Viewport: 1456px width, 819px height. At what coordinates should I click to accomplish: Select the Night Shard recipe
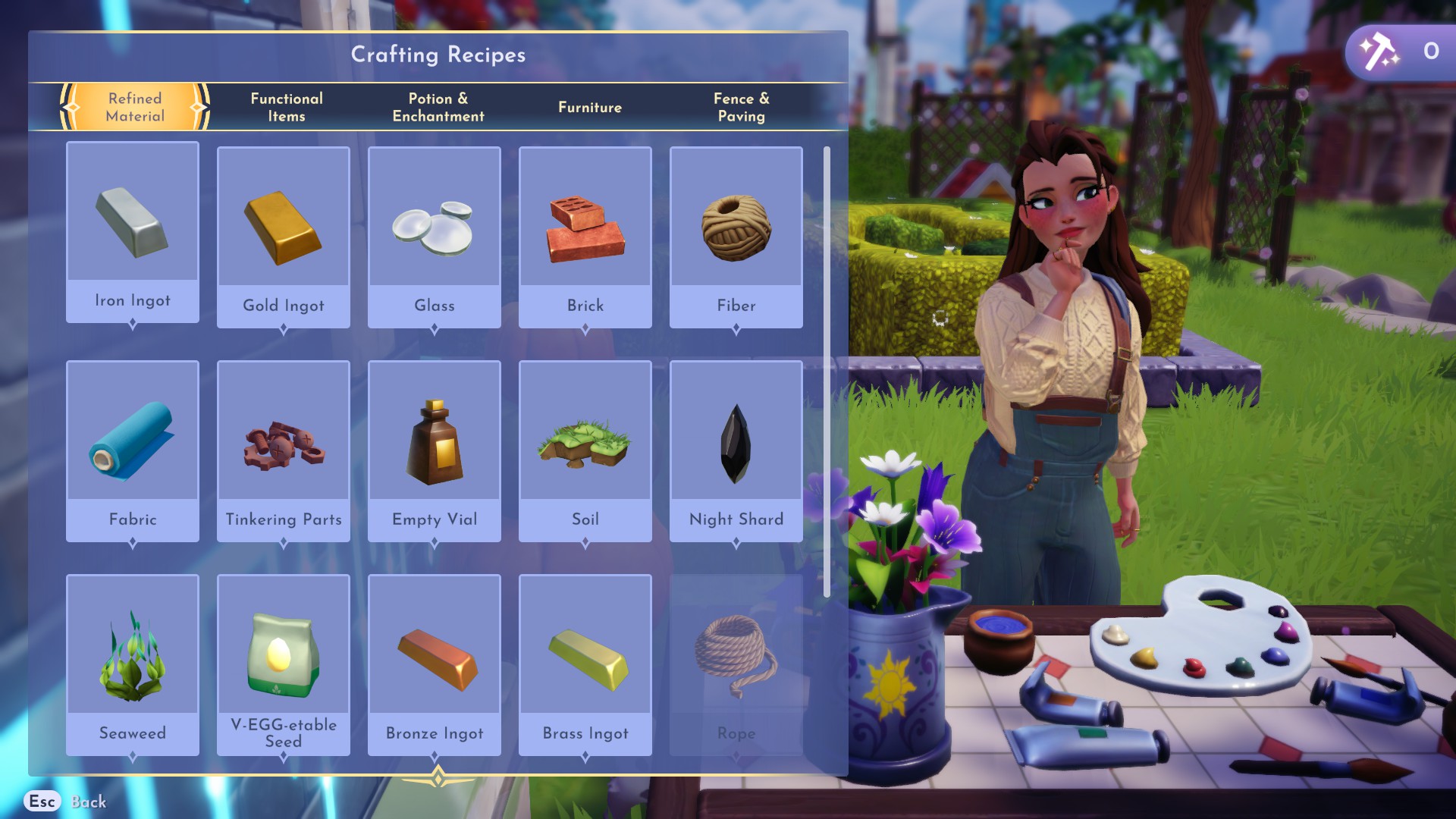(736, 450)
